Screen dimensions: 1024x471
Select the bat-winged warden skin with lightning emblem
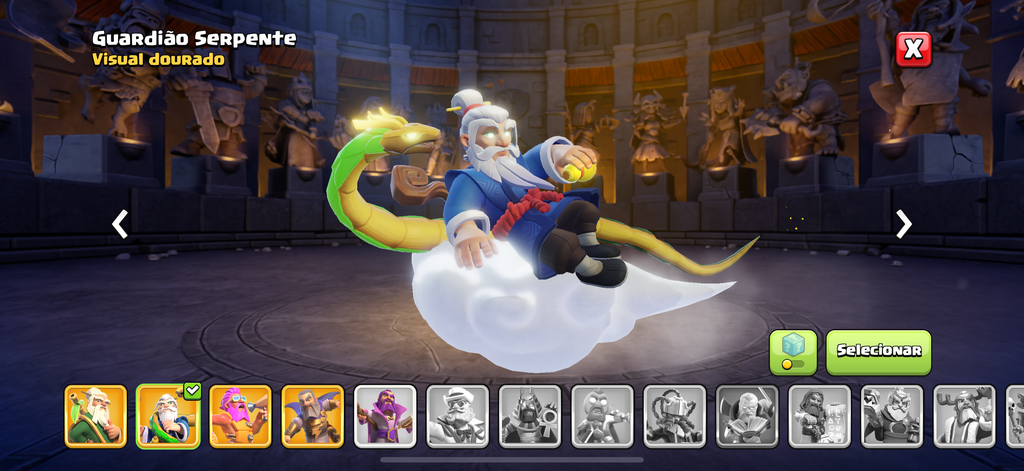point(312,415)
